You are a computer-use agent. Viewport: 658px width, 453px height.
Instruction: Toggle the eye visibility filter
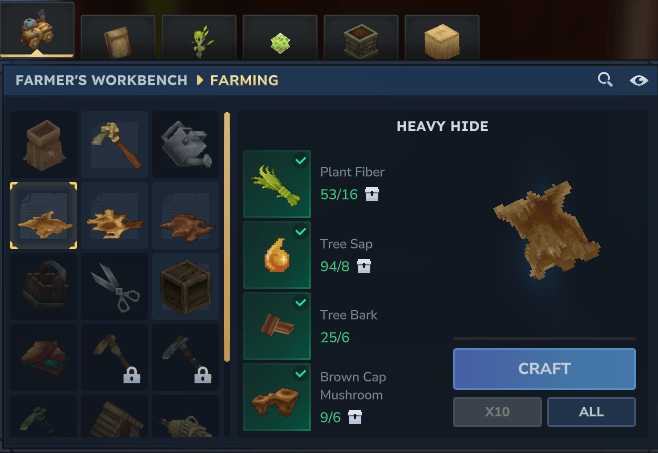(x=639, y=80)
